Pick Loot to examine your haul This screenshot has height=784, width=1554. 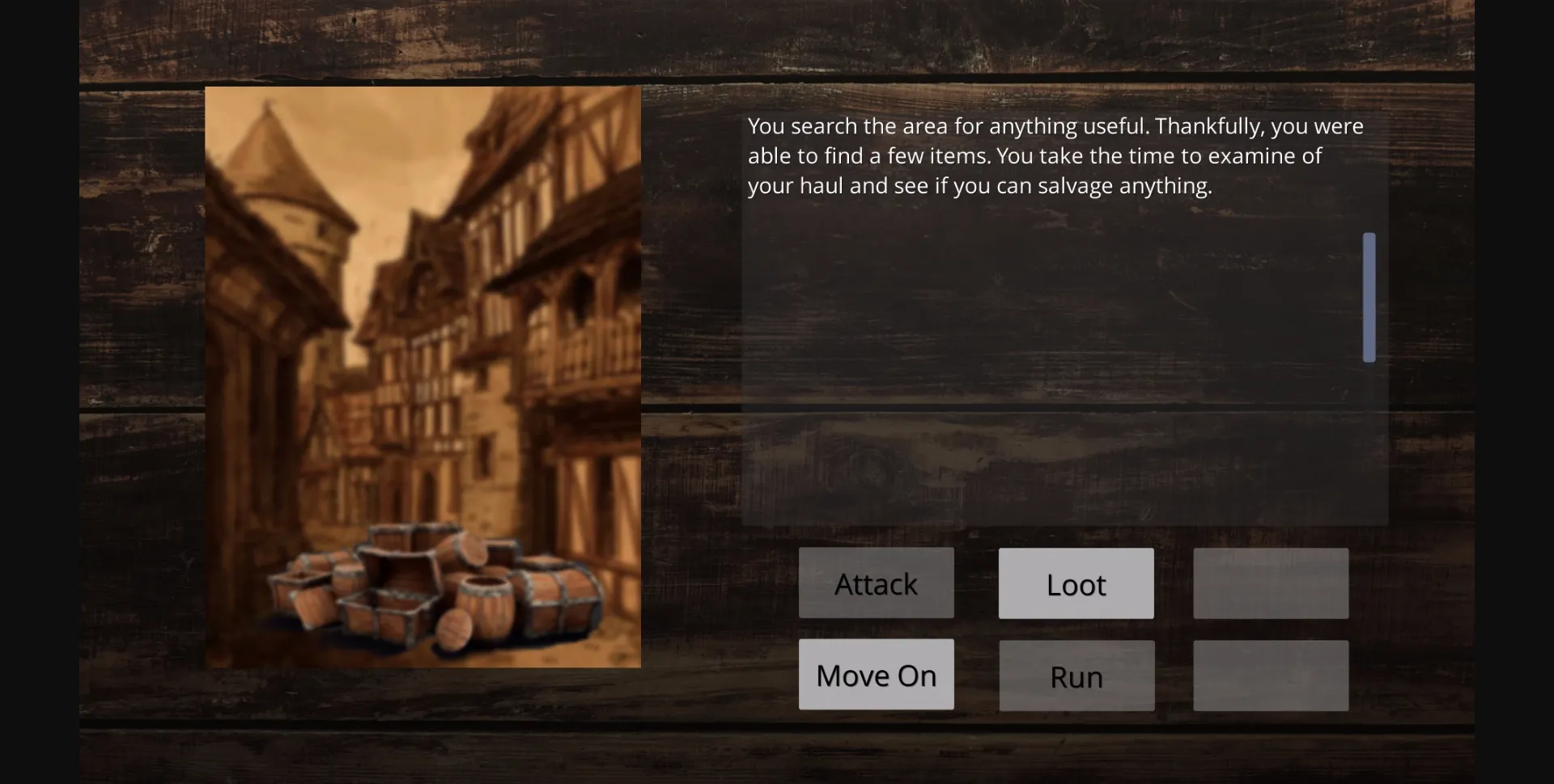(x=1076, y=583)
